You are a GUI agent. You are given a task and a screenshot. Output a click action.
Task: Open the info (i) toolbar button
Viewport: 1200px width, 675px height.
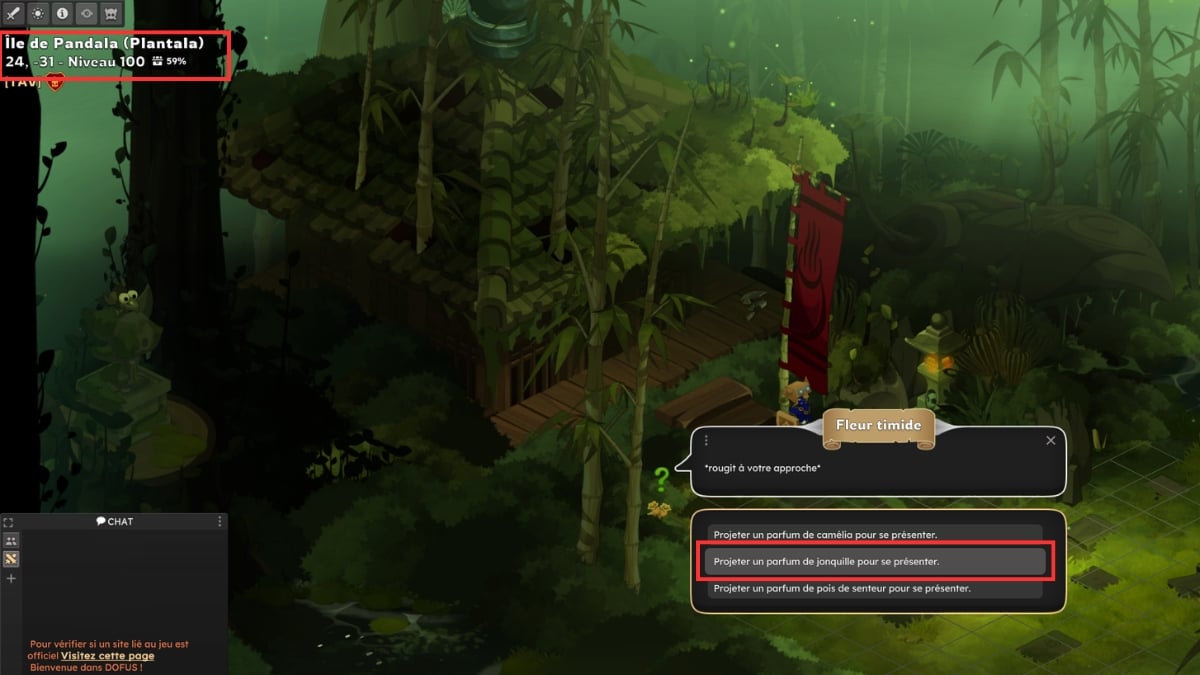click(62, 14)
